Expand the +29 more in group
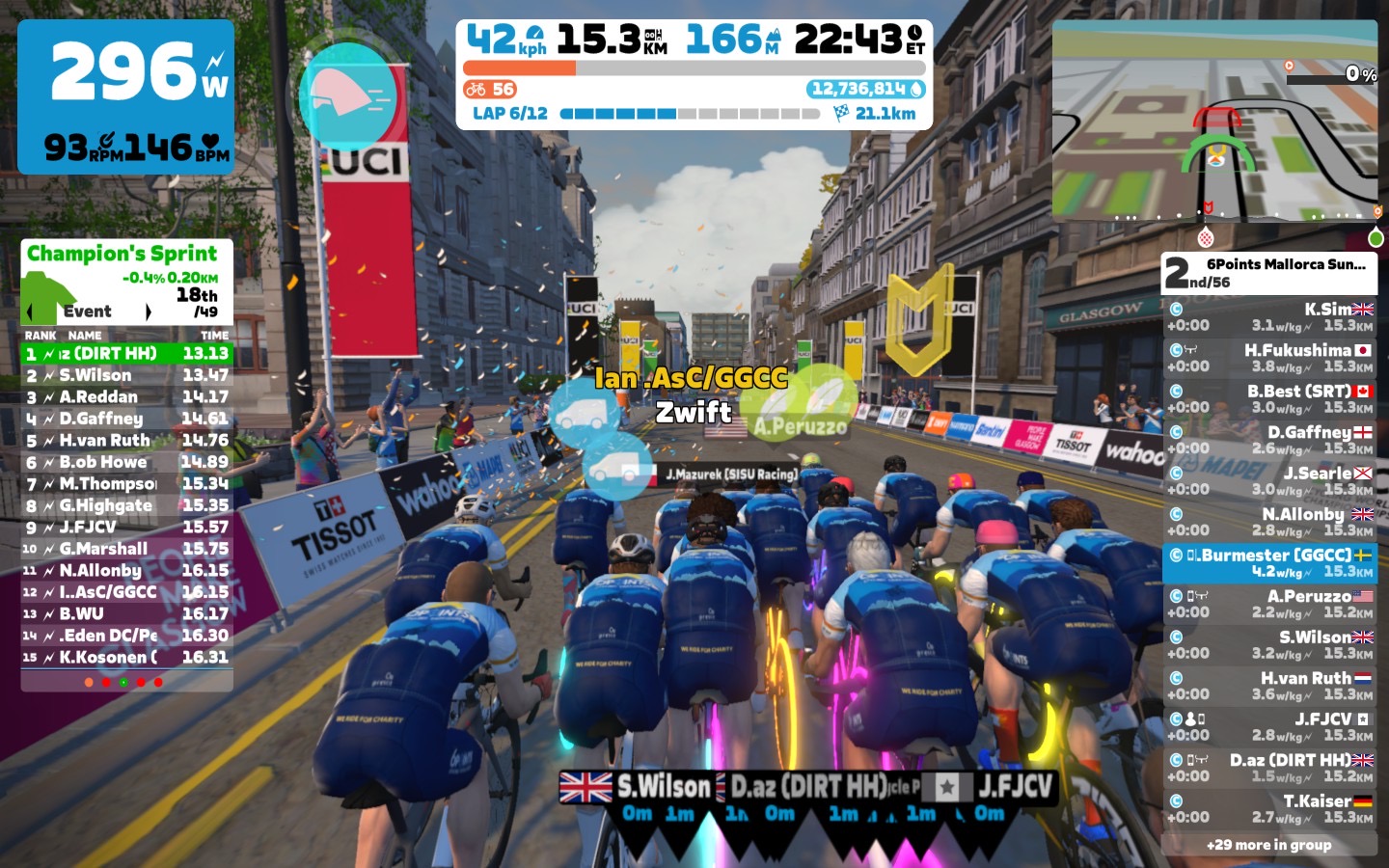 point(1268,845)
